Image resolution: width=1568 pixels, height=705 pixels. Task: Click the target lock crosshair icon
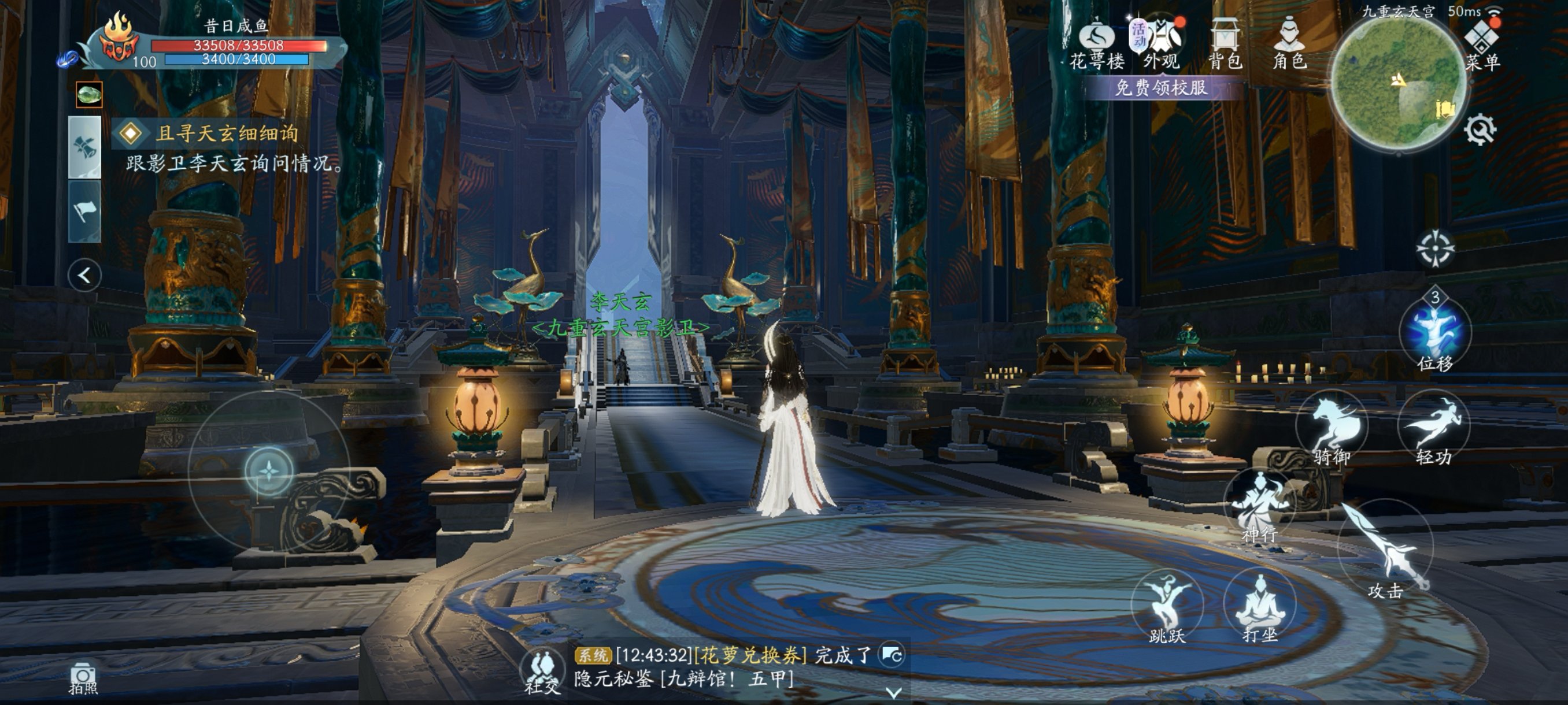coord(1434,248)
